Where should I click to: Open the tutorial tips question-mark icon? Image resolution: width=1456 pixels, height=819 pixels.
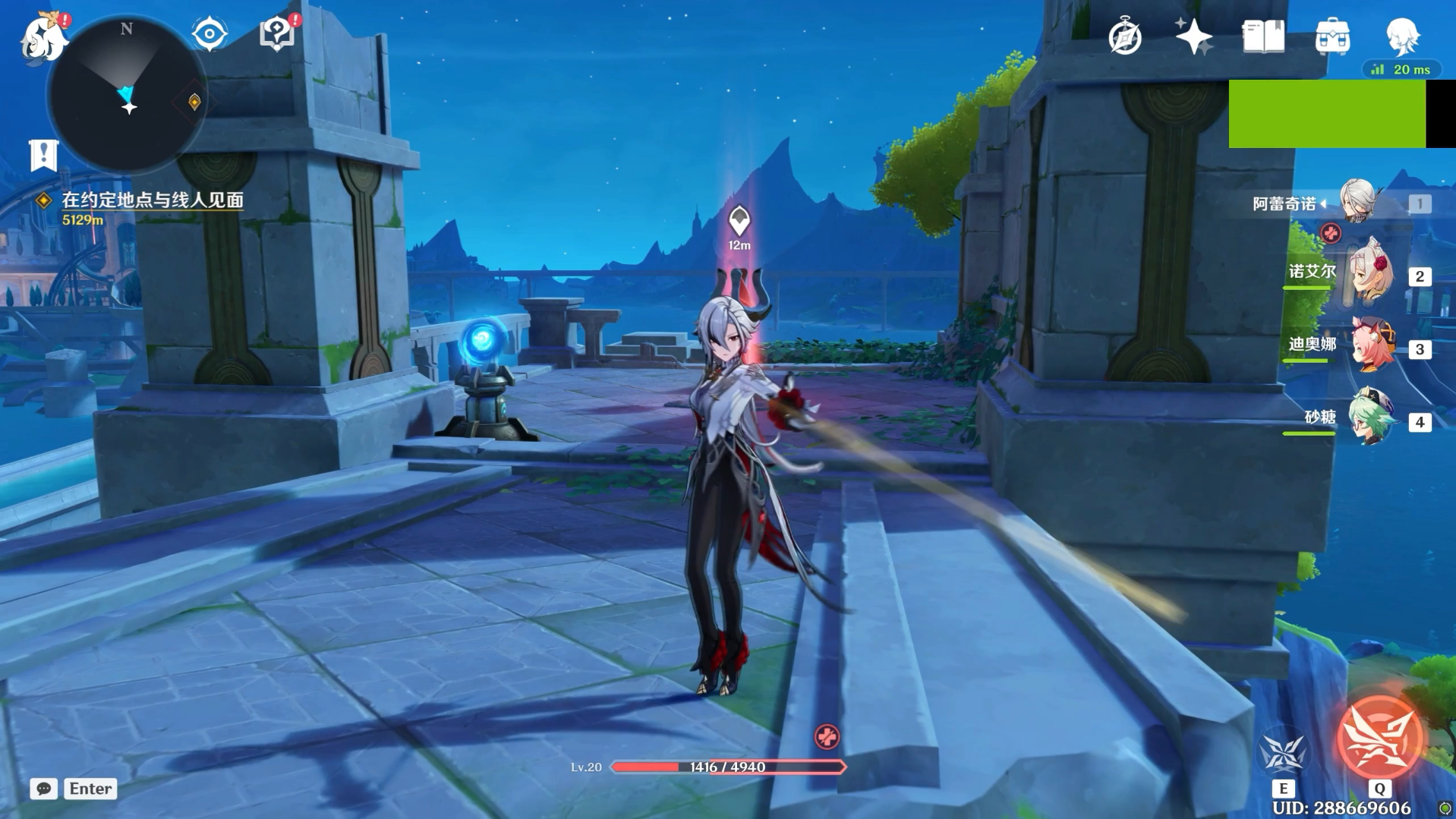point(277,34)
